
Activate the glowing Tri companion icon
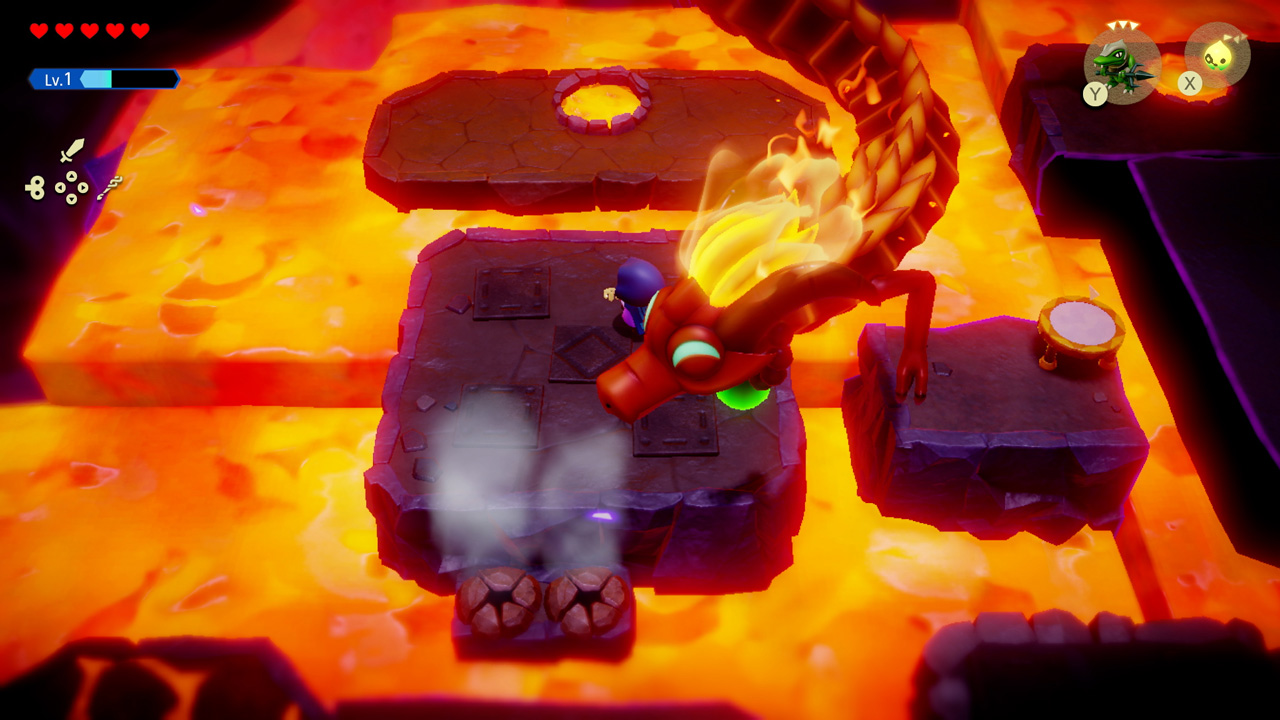point(1217,55)
